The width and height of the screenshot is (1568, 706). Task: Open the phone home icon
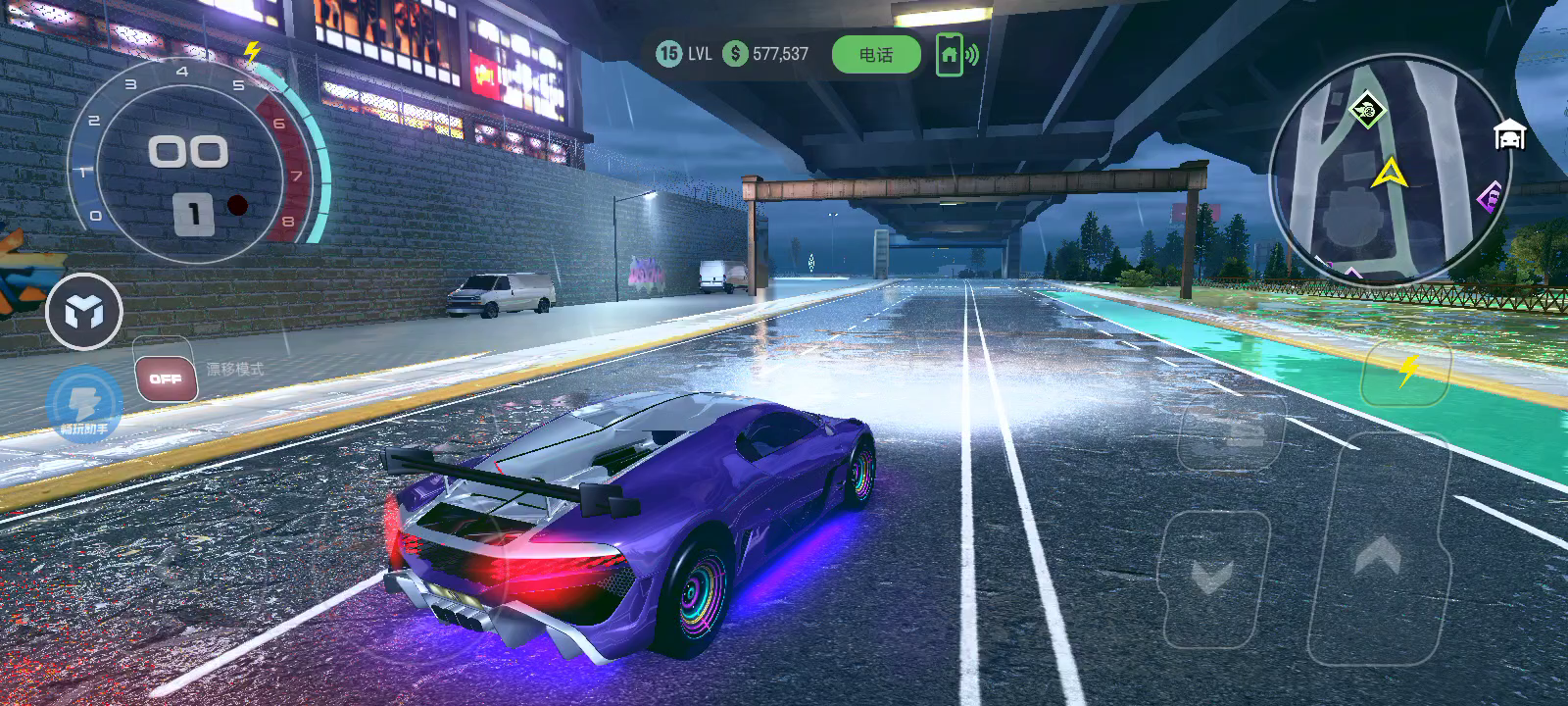coord(949,55)
